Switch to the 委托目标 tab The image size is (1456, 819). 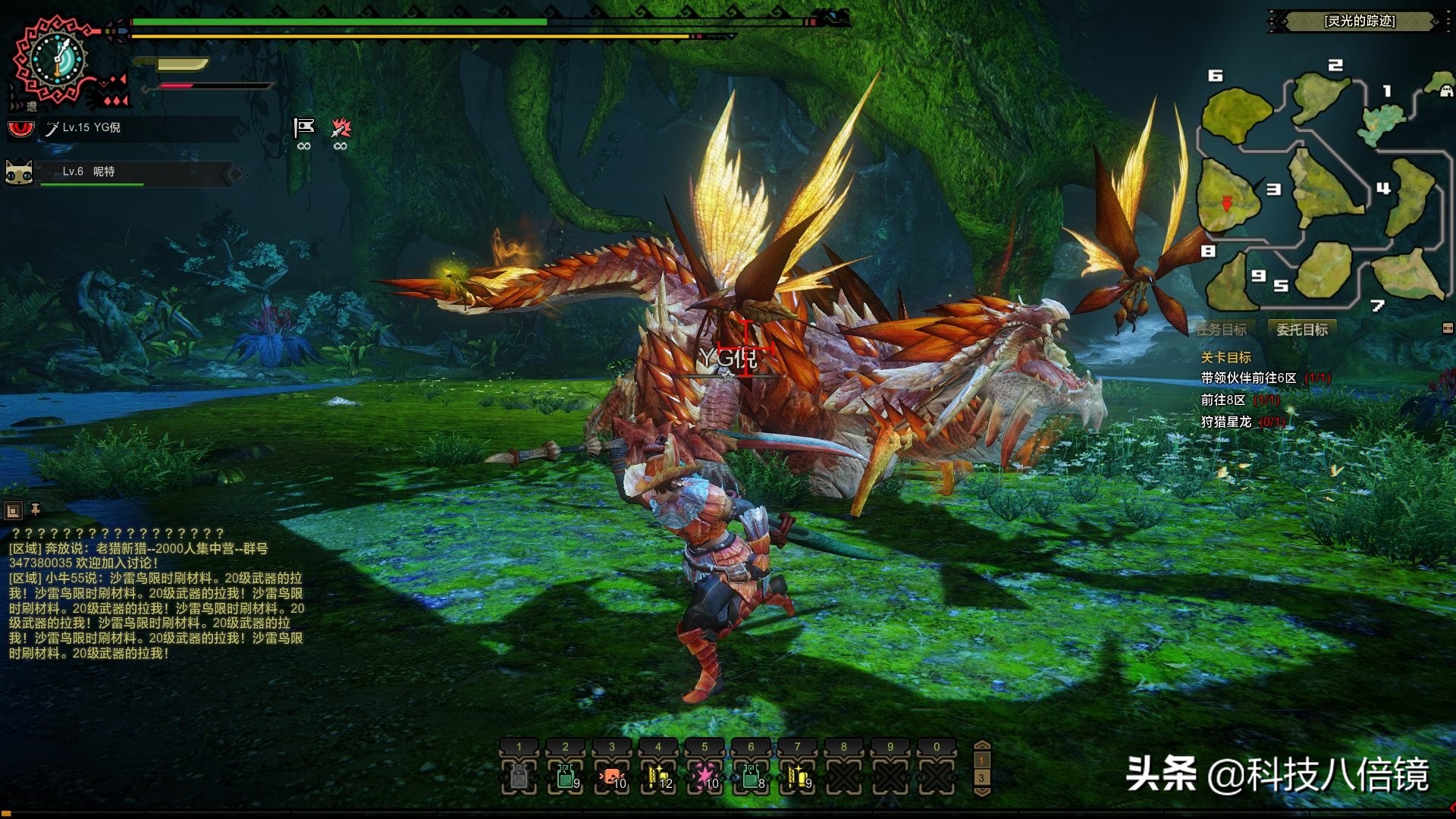(1302, 330)
